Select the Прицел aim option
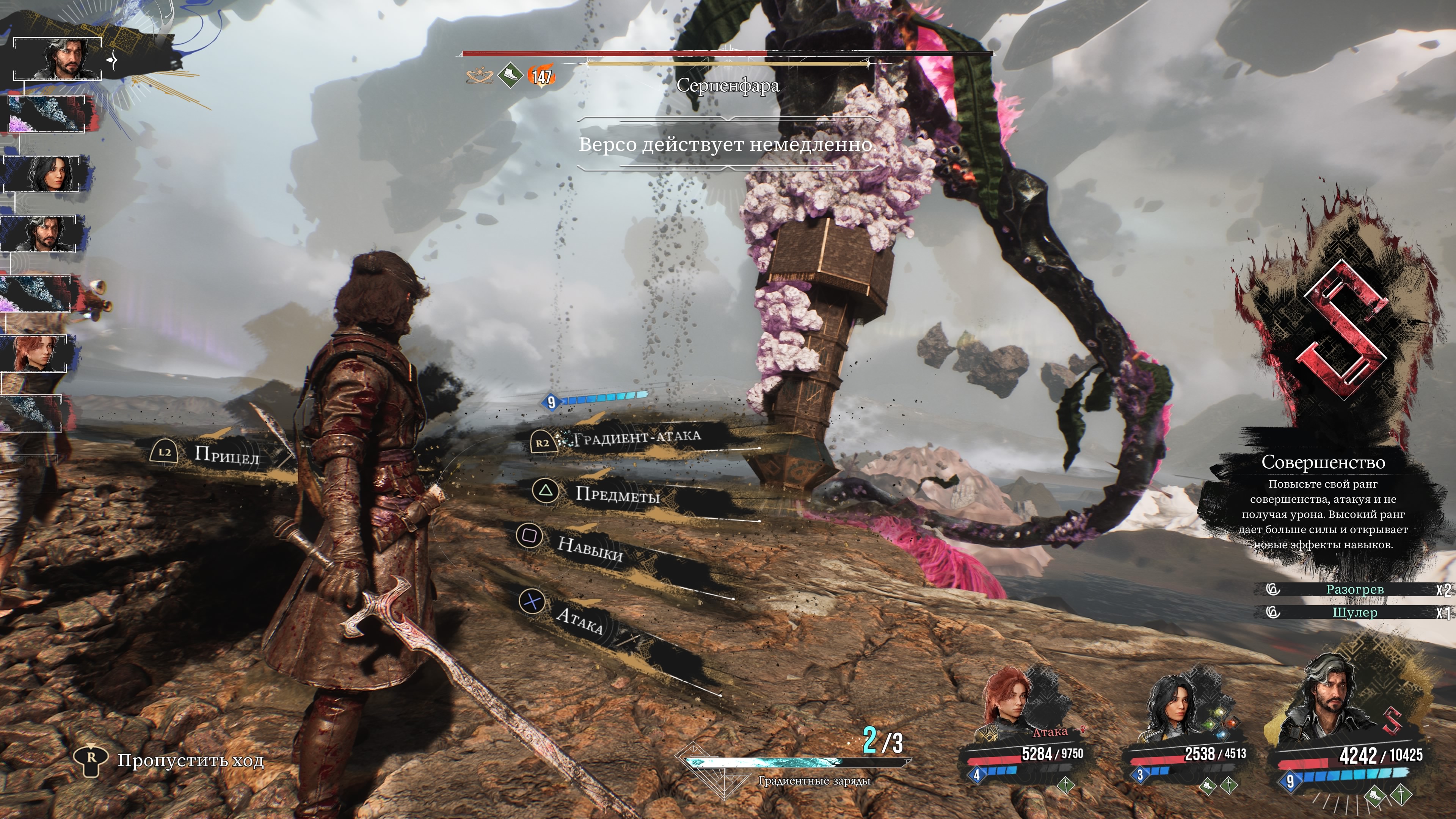Image resolution: width=1456 pixels, height=819 pixels. [x=226, y=455]
